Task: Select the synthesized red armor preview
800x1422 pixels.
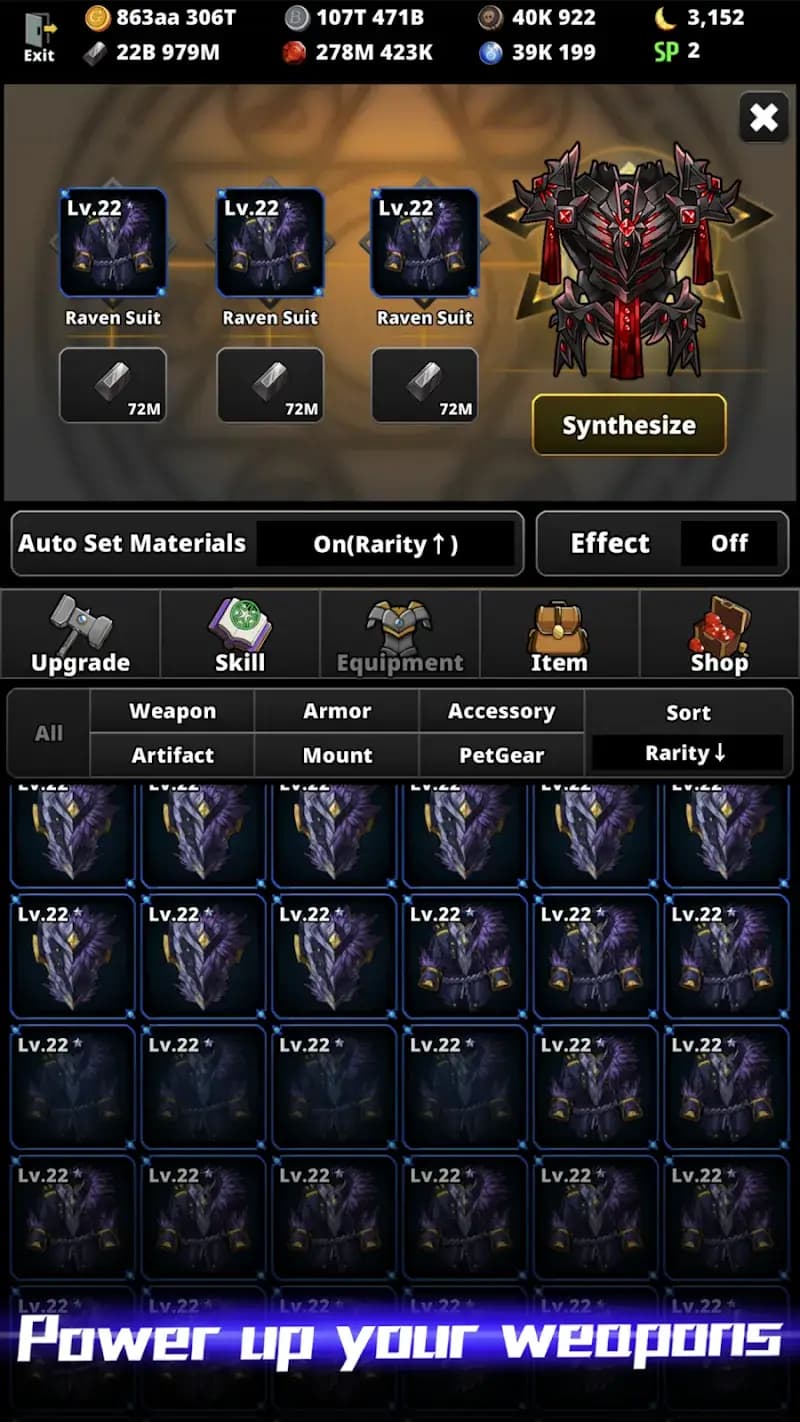Action: [x=627, y=260]
